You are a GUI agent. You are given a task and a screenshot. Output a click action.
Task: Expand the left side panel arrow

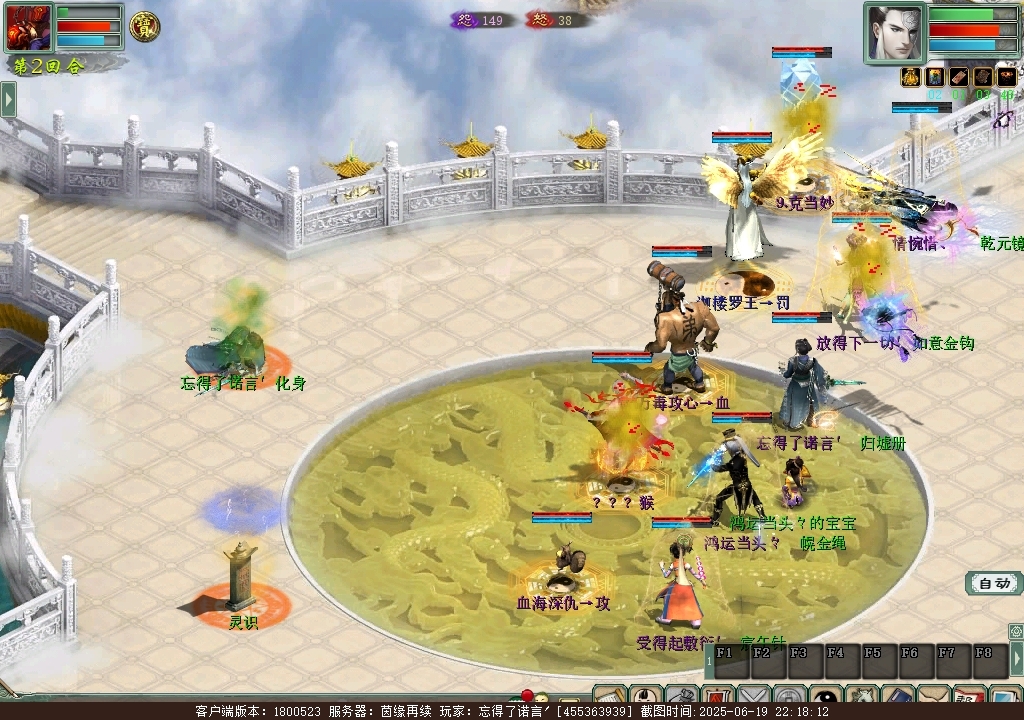(8, 99)
